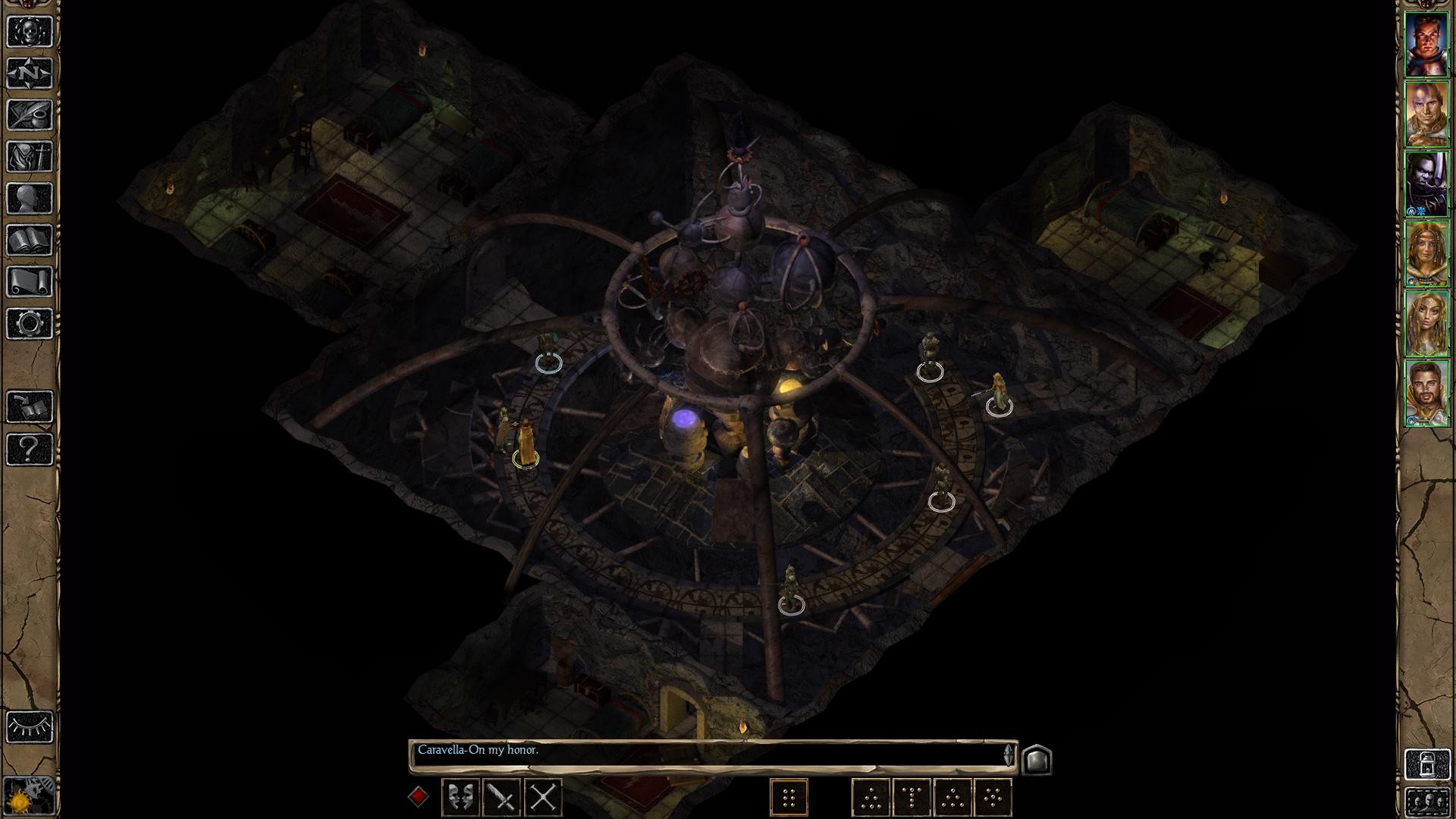
Task: Open the priest scroll
Action: pos(30,282)
